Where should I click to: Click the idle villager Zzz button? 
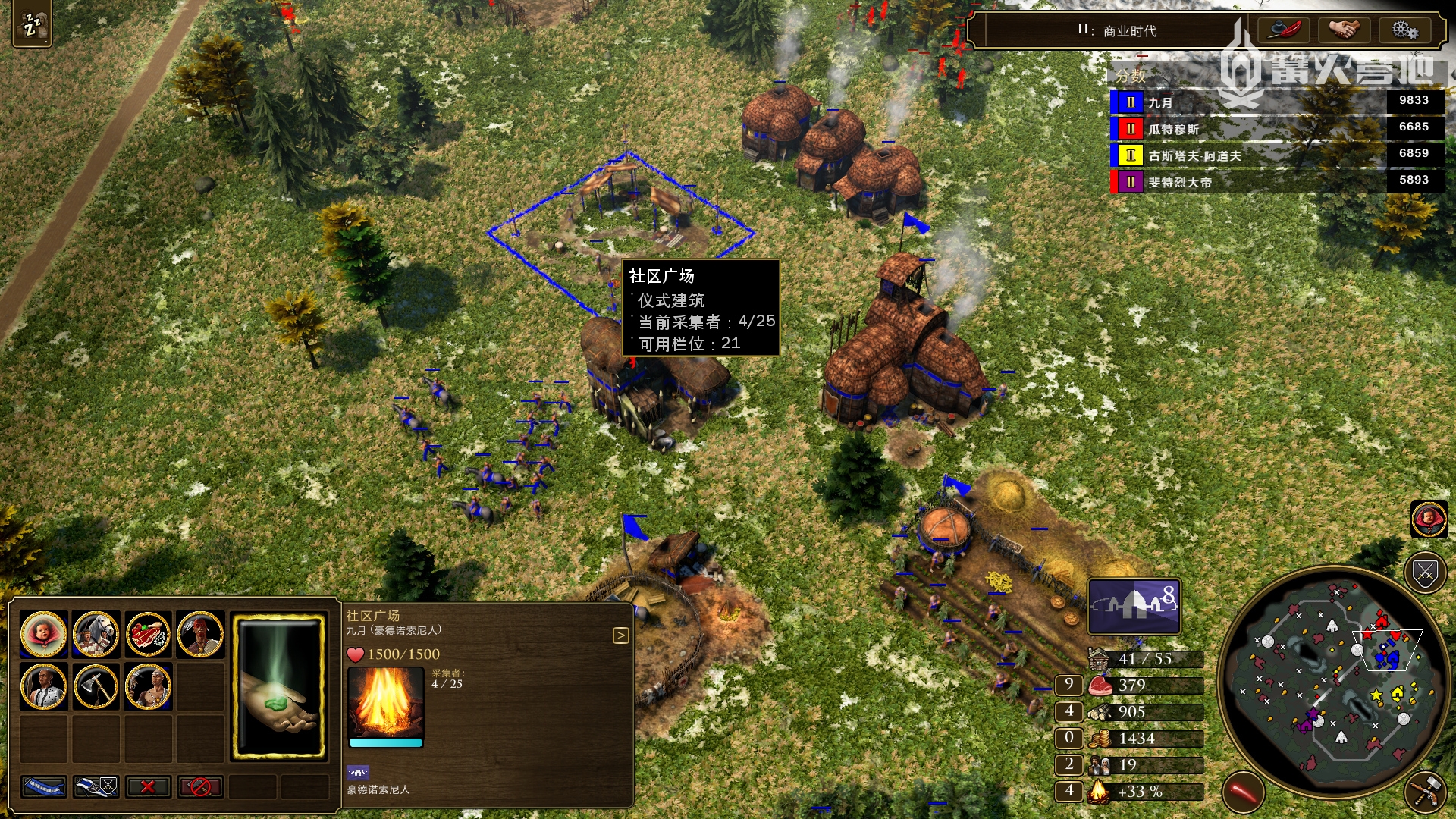coord(32,26)
